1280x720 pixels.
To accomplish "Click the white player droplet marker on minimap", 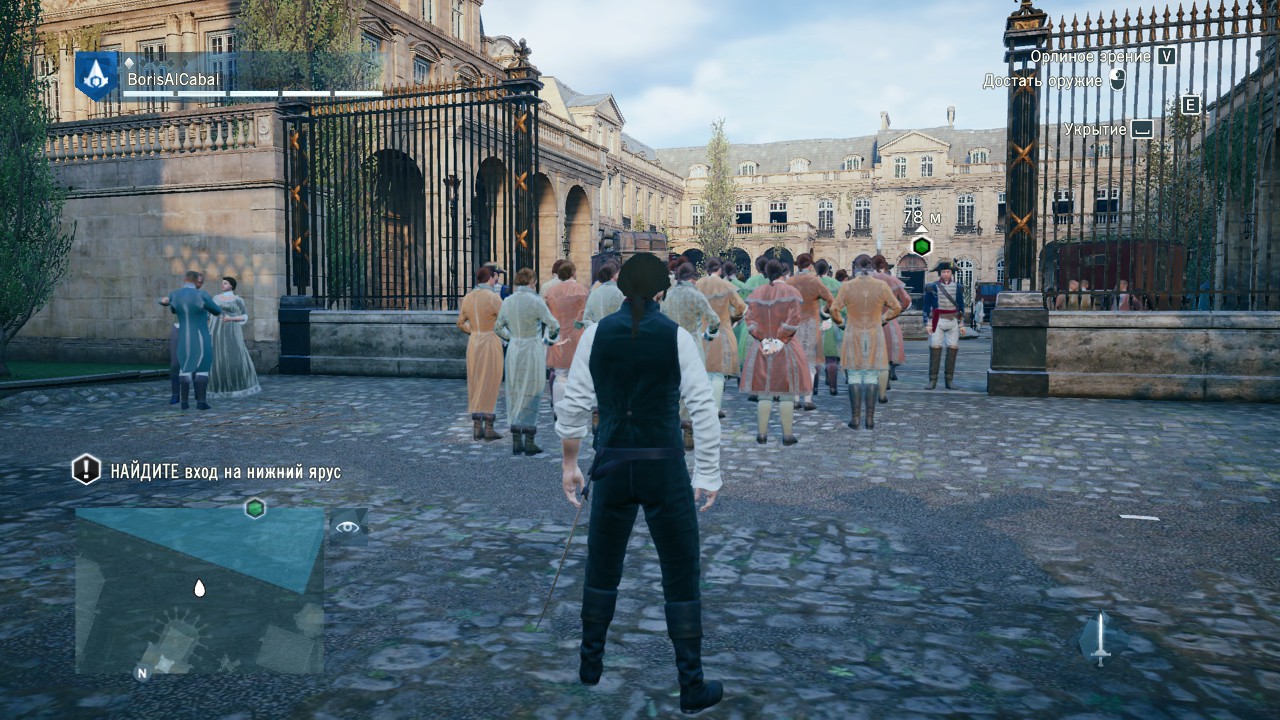I will 201,589.
